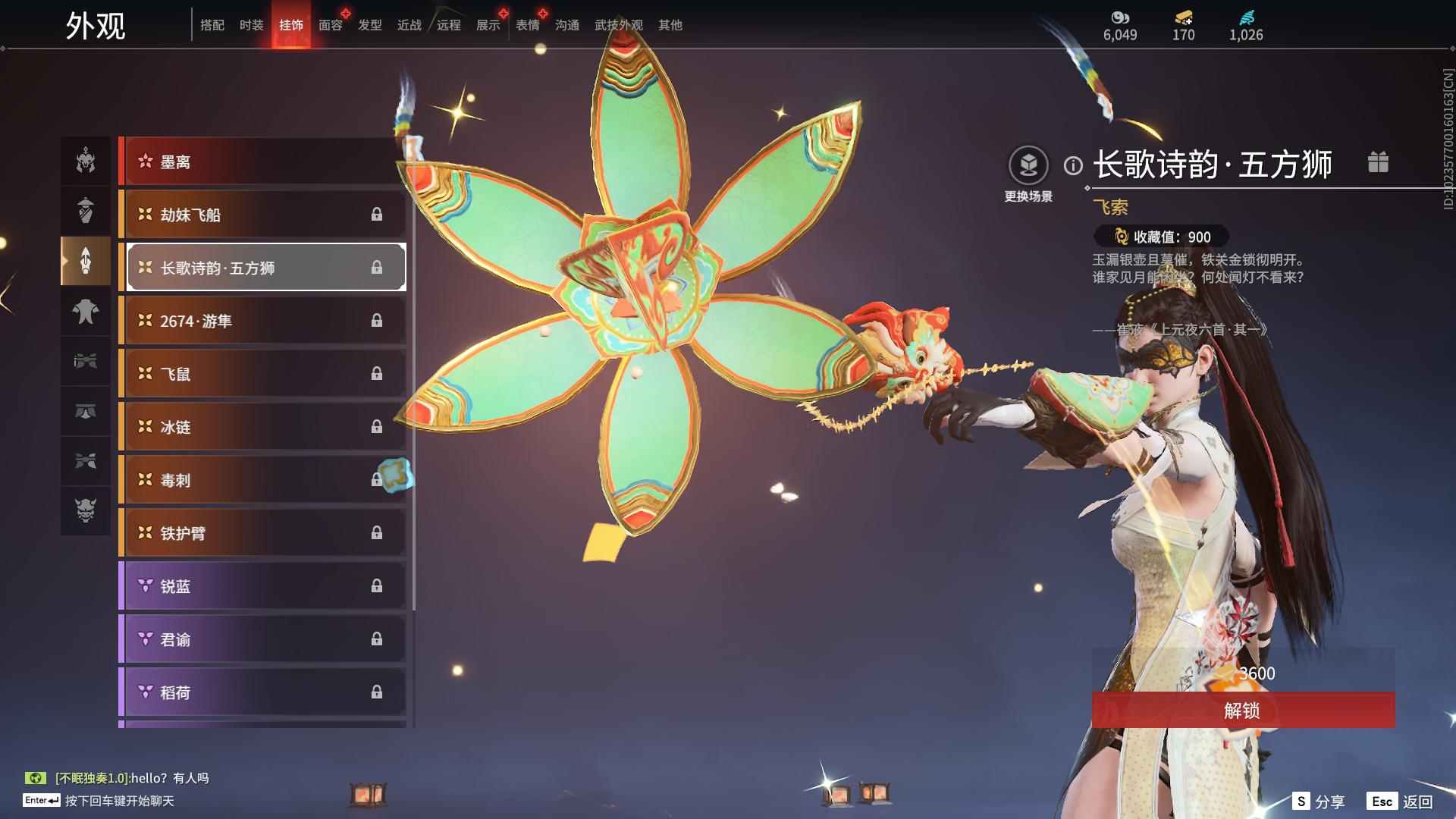Choose the 劫妹飞船 accessory
This screenshot has width=1456, height=819.
[x=262, y=215]
